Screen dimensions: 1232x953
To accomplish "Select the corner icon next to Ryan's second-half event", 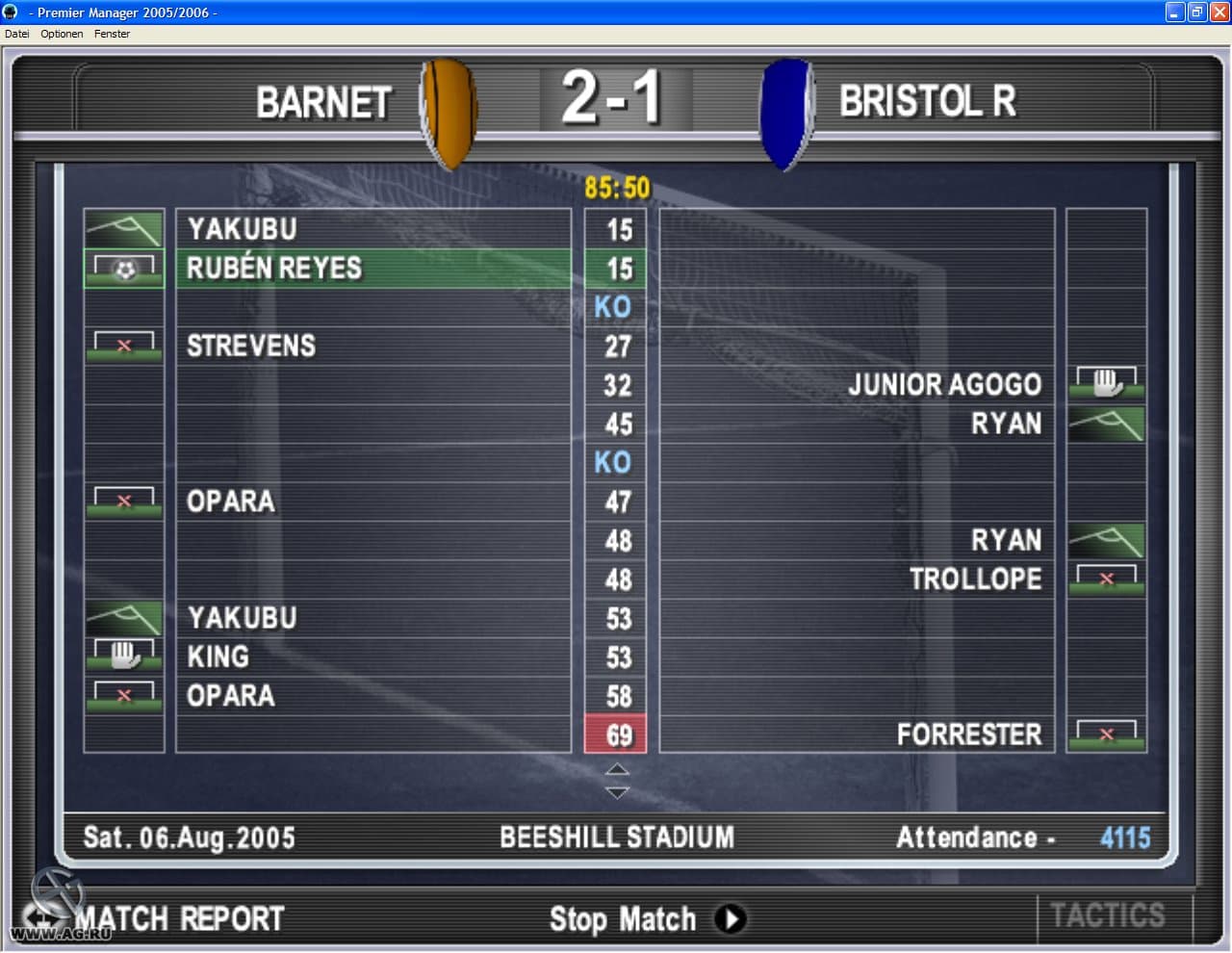I will tap(1105, 540).
